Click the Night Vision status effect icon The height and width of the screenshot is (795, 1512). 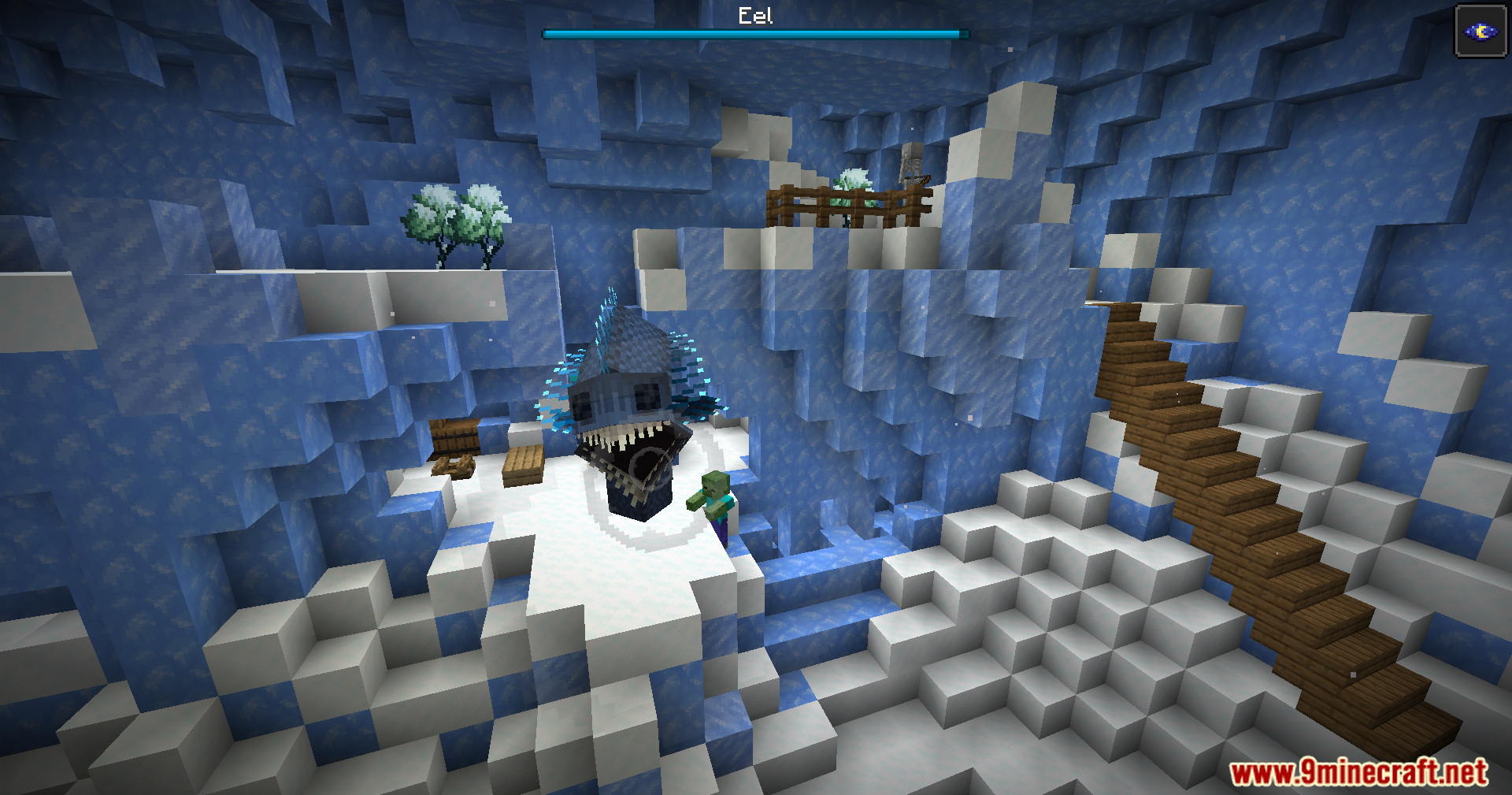tap(1480, 32)
